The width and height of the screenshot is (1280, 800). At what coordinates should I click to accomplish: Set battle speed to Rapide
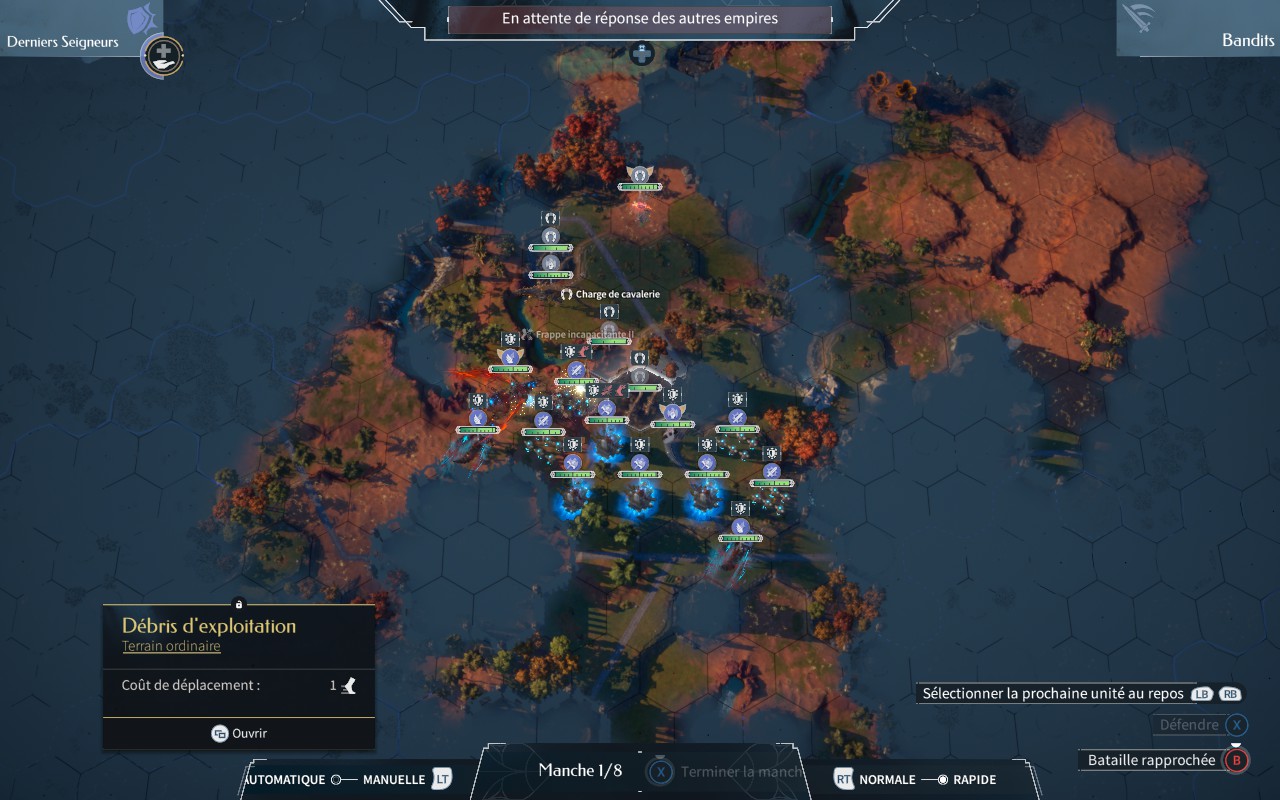(973, 779)
